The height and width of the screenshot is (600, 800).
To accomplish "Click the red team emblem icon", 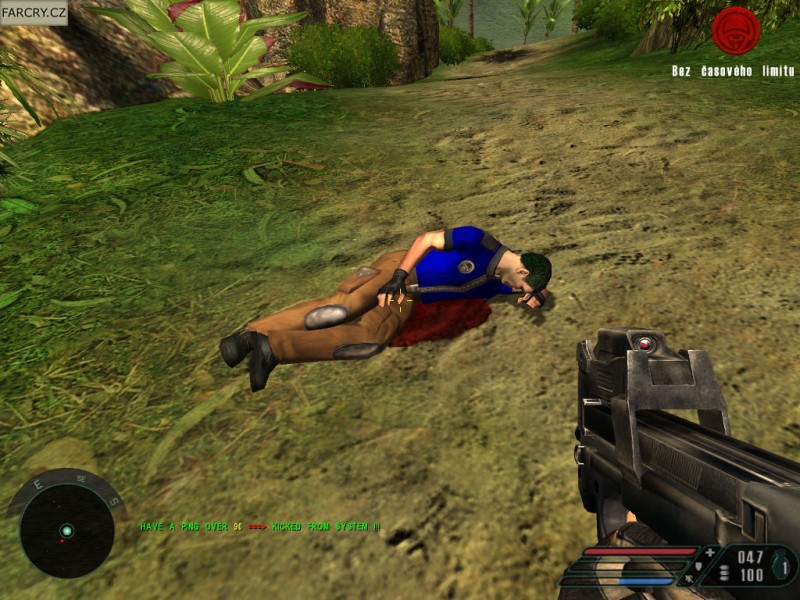I will coord(736,31).
